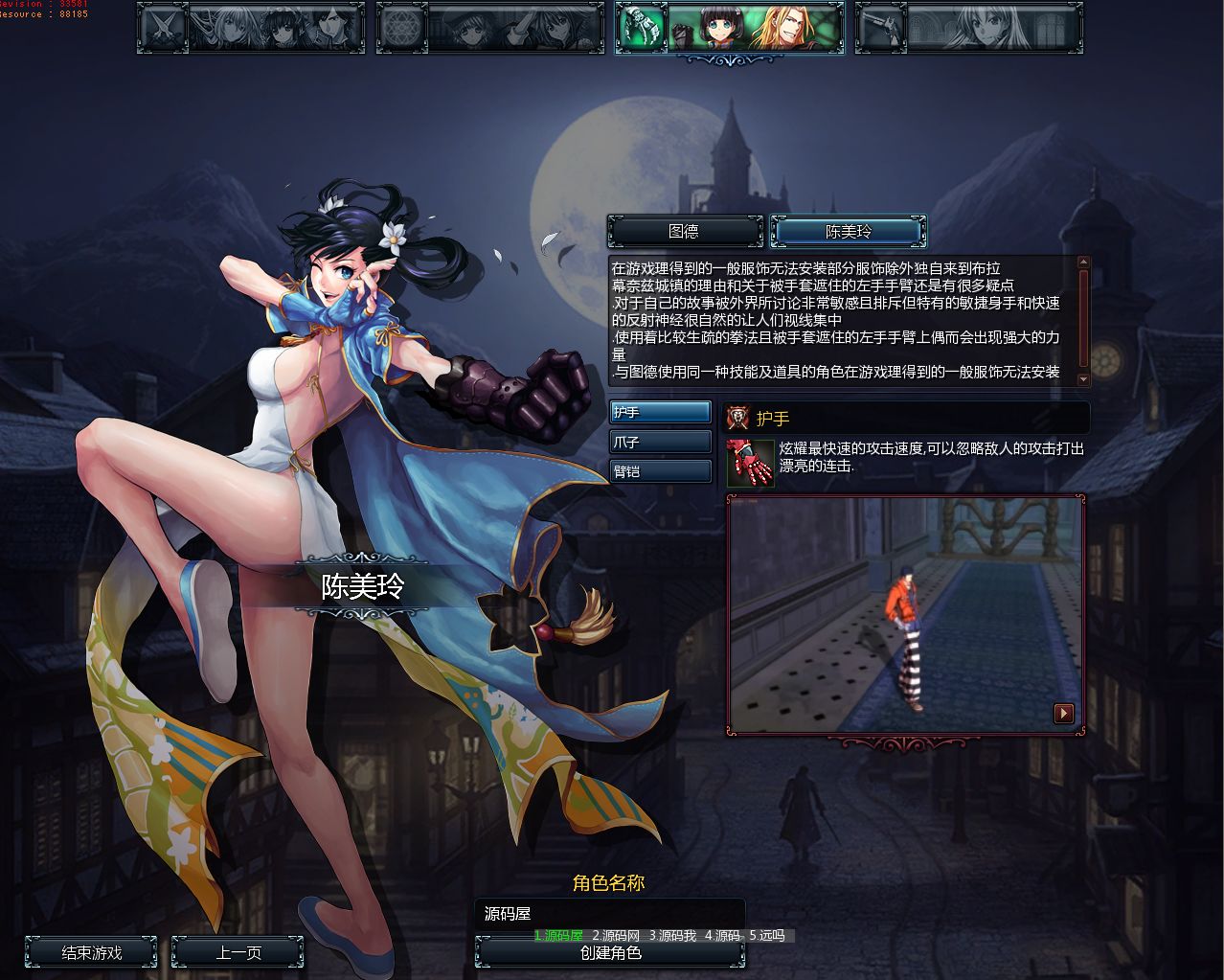The image size is (1224, 980).
Task: Click the description scrollbar down arrow
Action: (x=1083, y=379)
